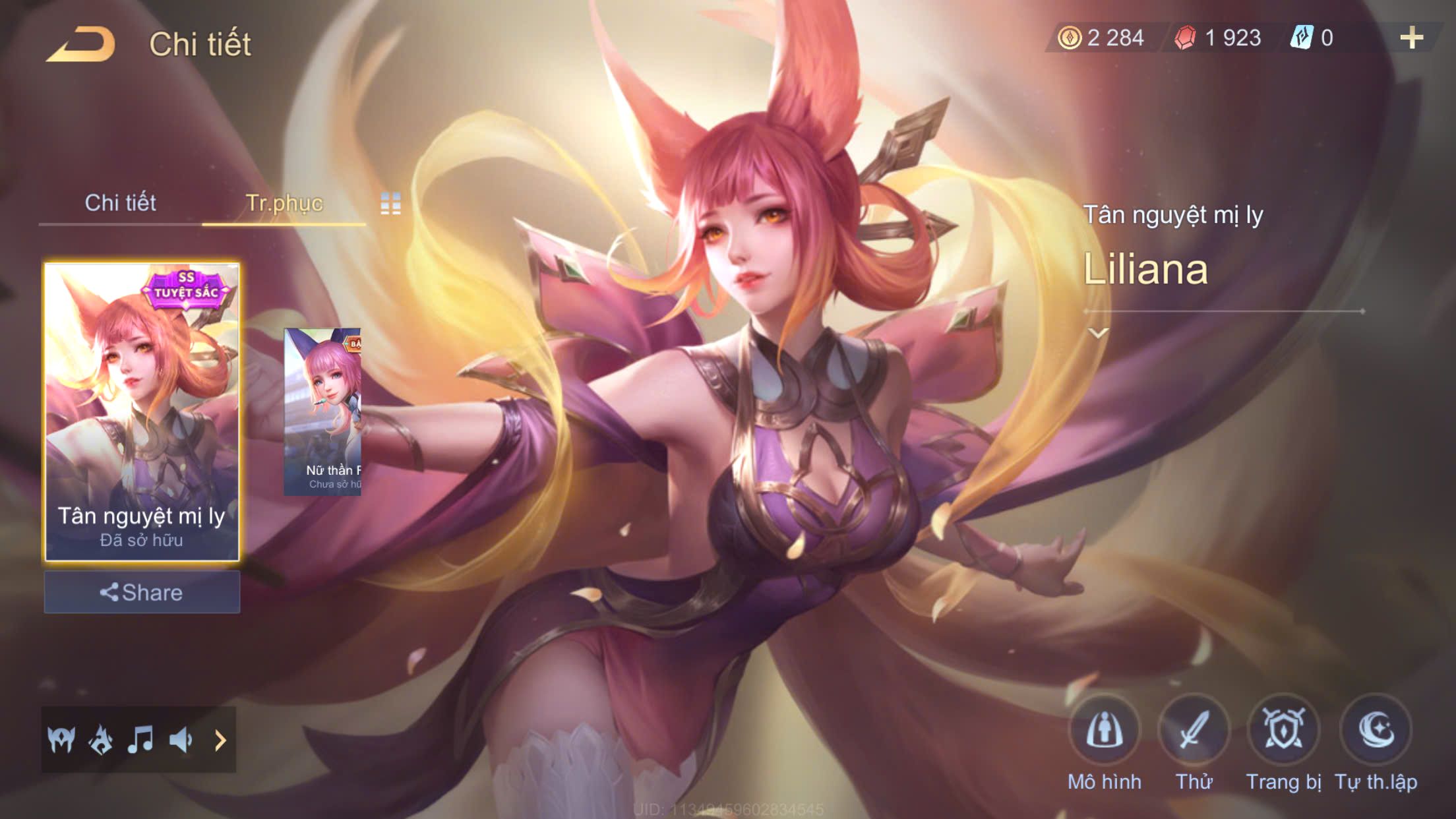
Task: Open the music note option
Action: click(140, 740)
